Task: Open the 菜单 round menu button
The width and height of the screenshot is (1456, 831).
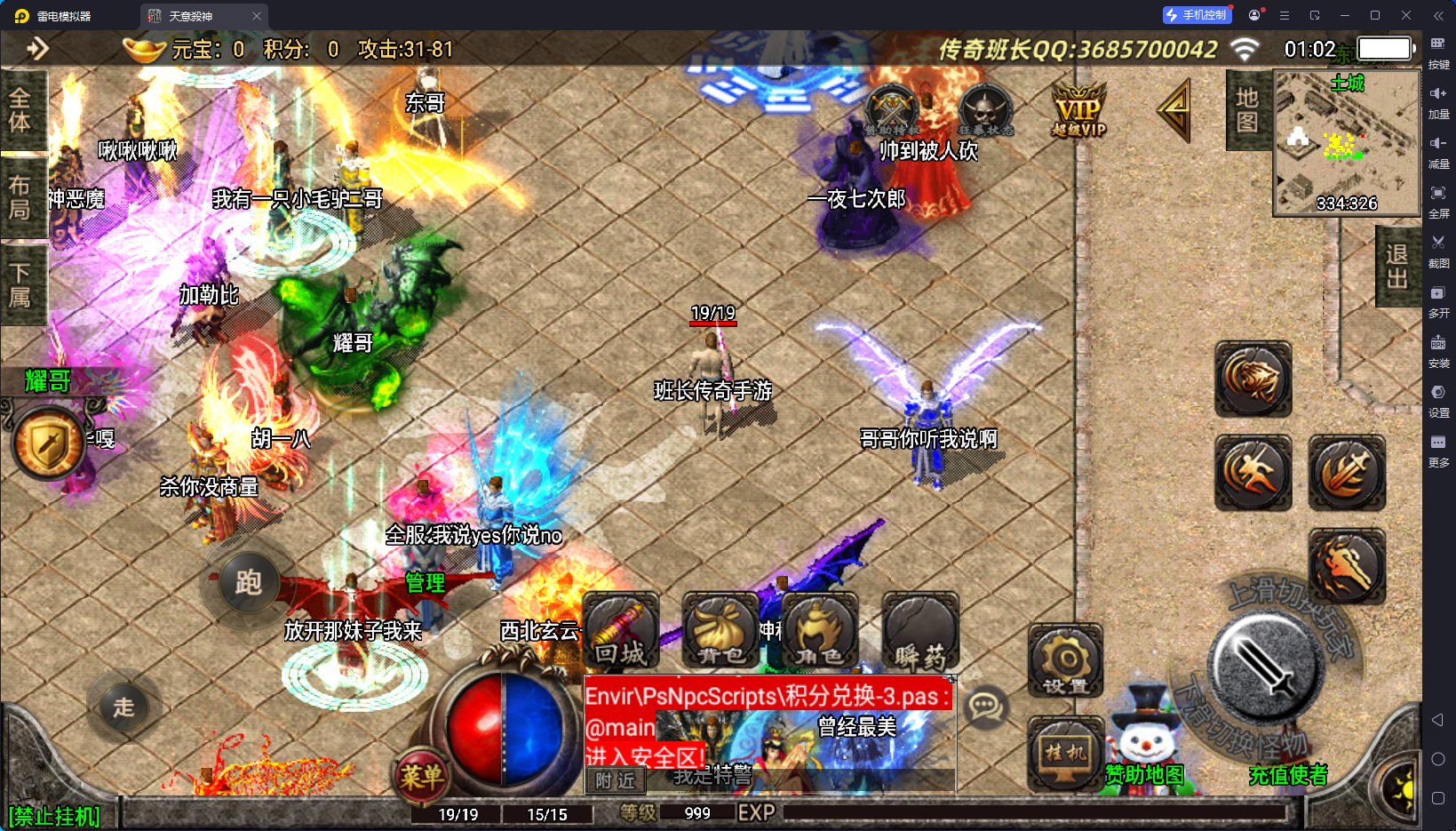Action: click(x=421, y=777)
